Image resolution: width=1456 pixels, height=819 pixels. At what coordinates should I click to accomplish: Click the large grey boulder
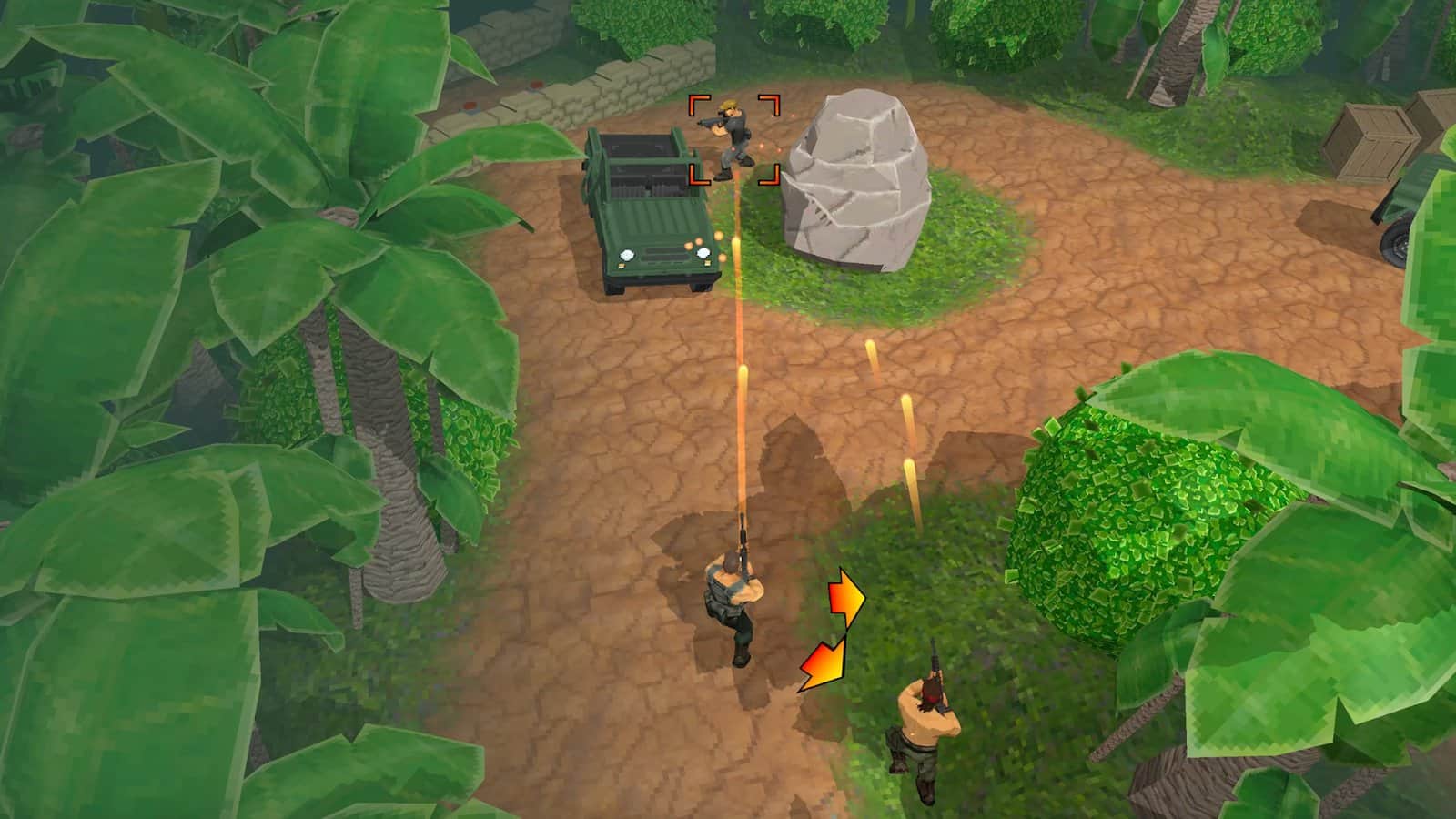coord(855,182)
